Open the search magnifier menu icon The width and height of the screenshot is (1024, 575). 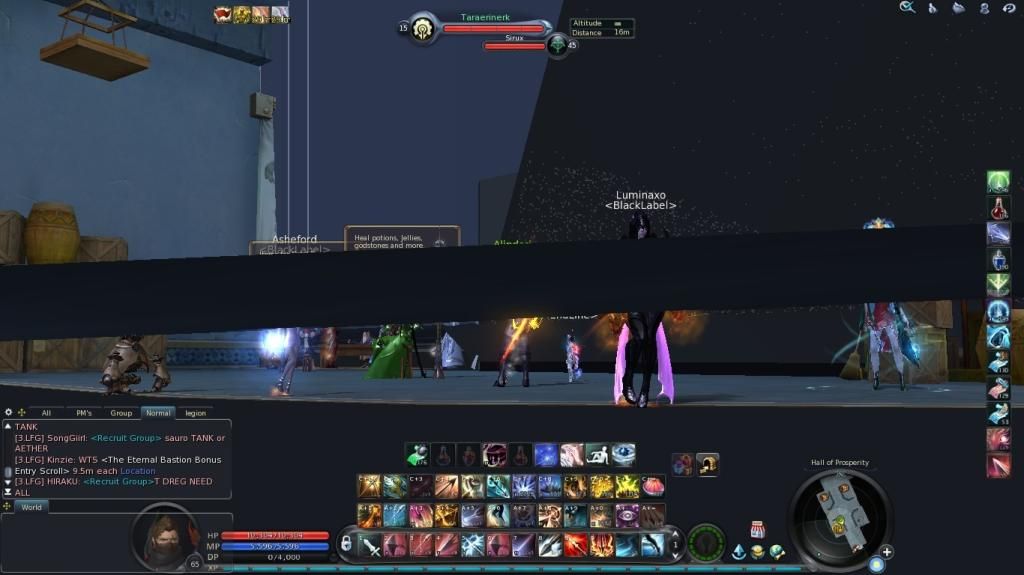pos(907,8)
